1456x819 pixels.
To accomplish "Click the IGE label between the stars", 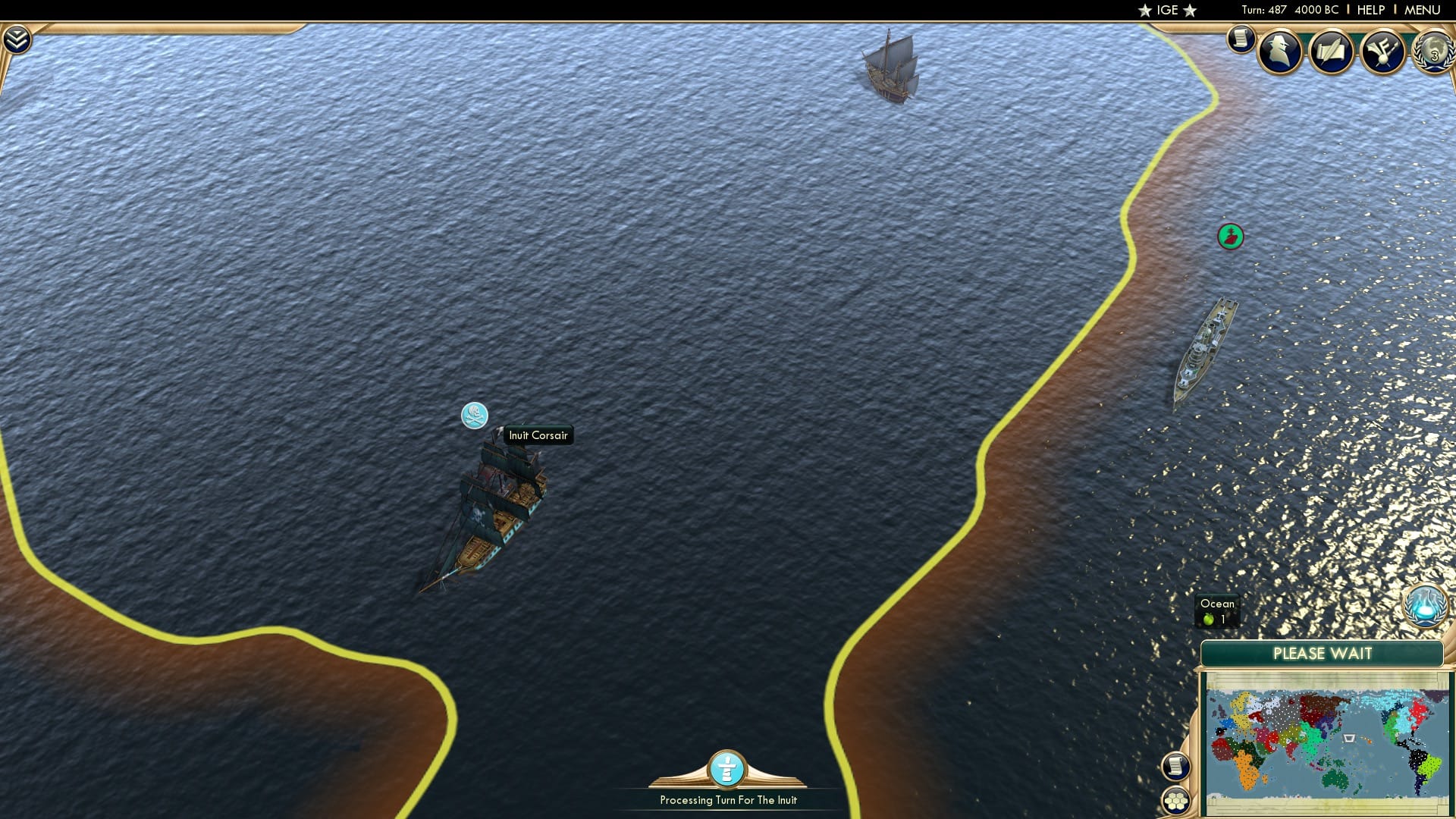I will 1167,10.
